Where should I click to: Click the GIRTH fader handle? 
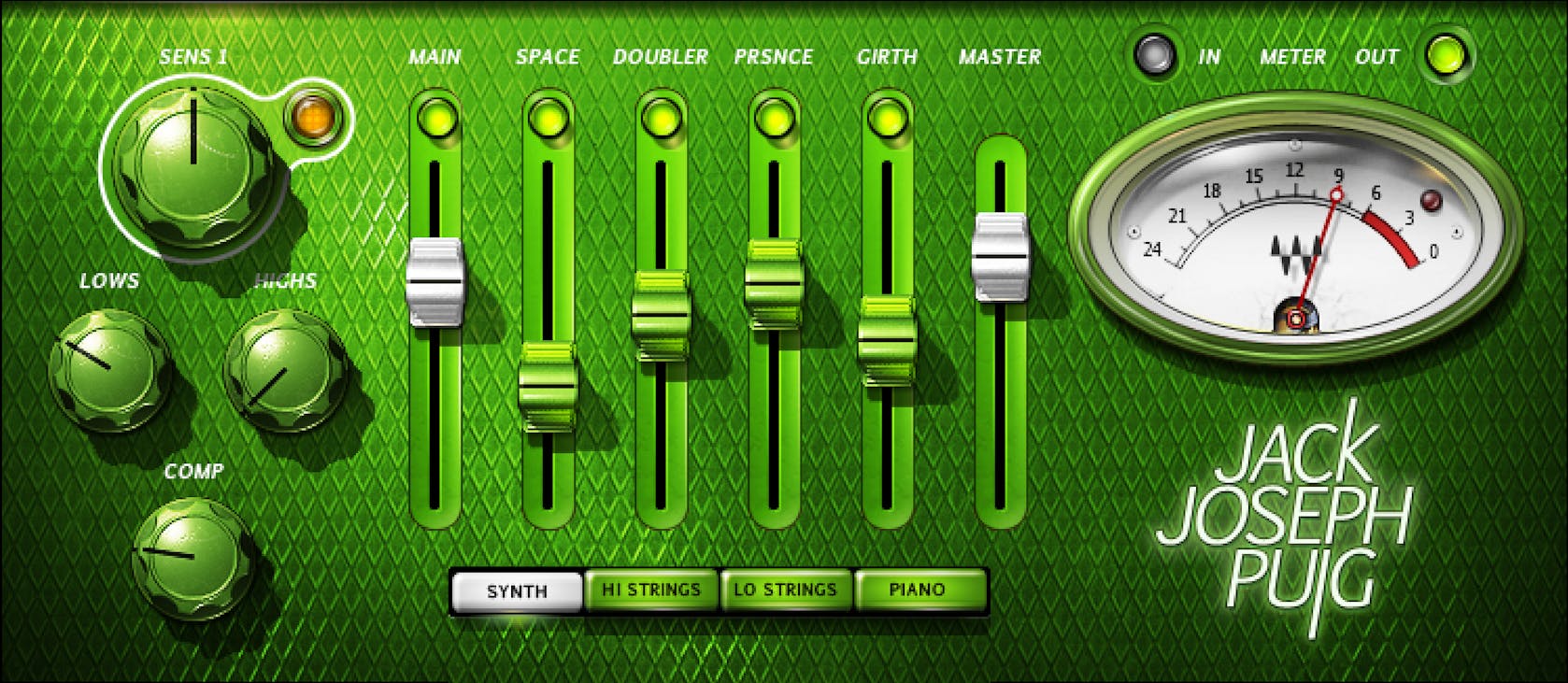click(x=889, y=341)
